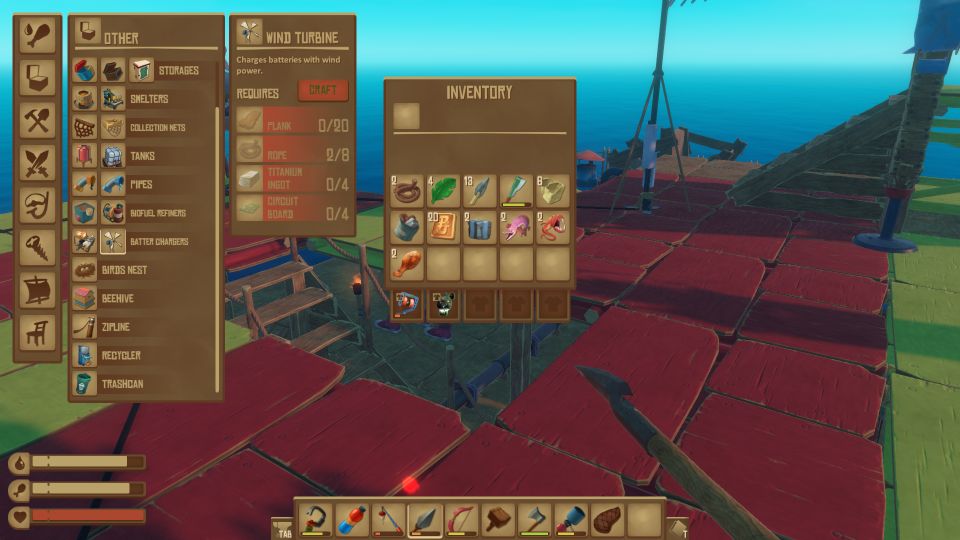The width and height of the screenshot is (960, 540).
Task: Select the blueprint stack of 20
Action: click(x=444, y=227)
